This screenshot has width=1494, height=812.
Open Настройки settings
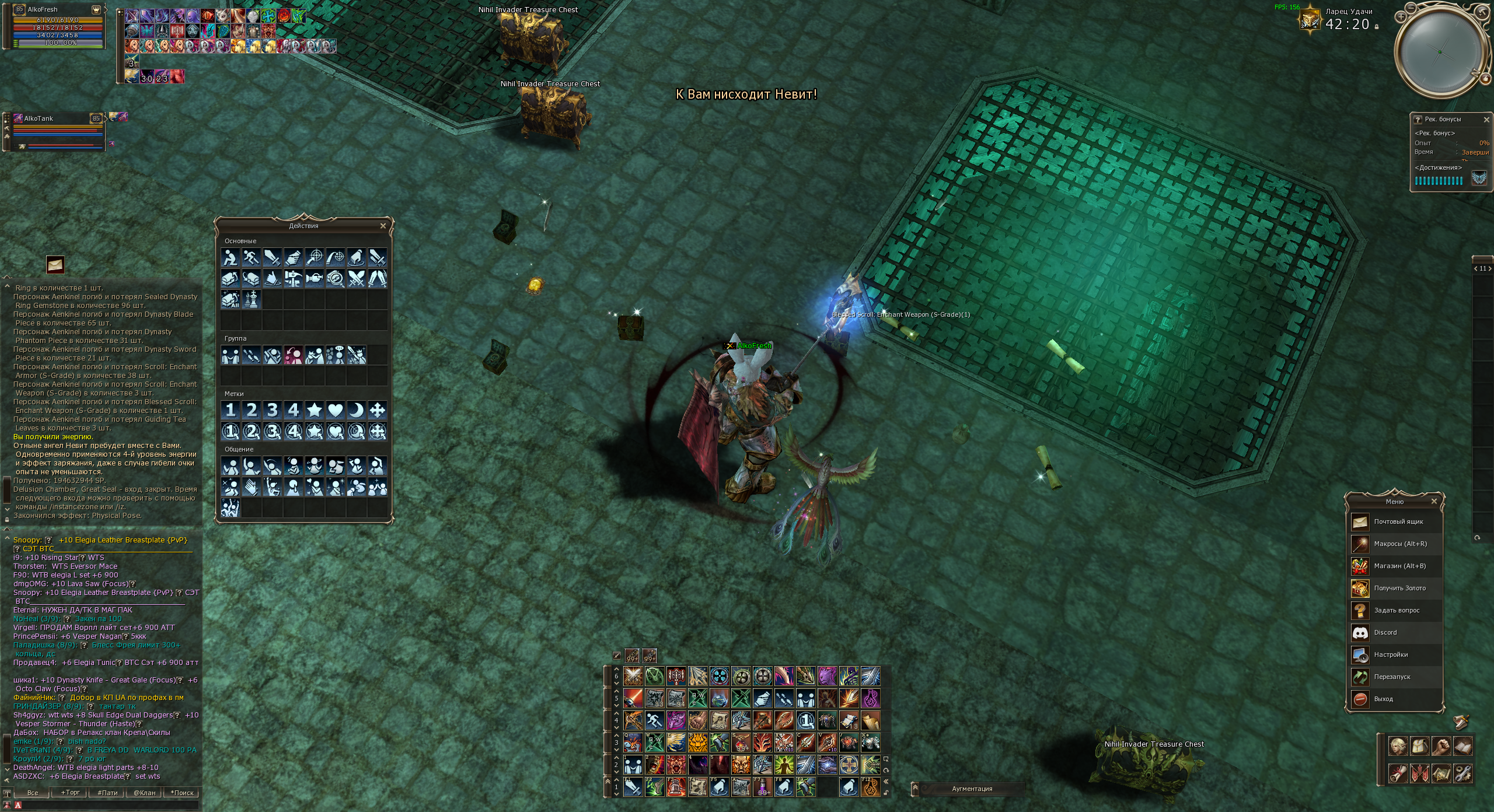click(1390, 655)
